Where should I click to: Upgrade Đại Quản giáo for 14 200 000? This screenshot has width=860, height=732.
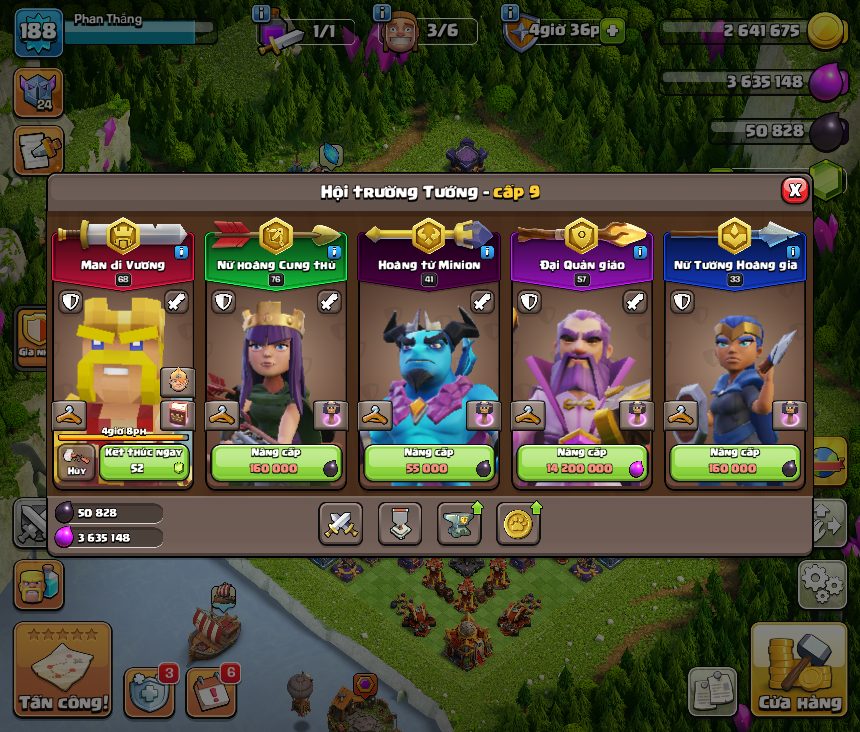coord(582,463)
